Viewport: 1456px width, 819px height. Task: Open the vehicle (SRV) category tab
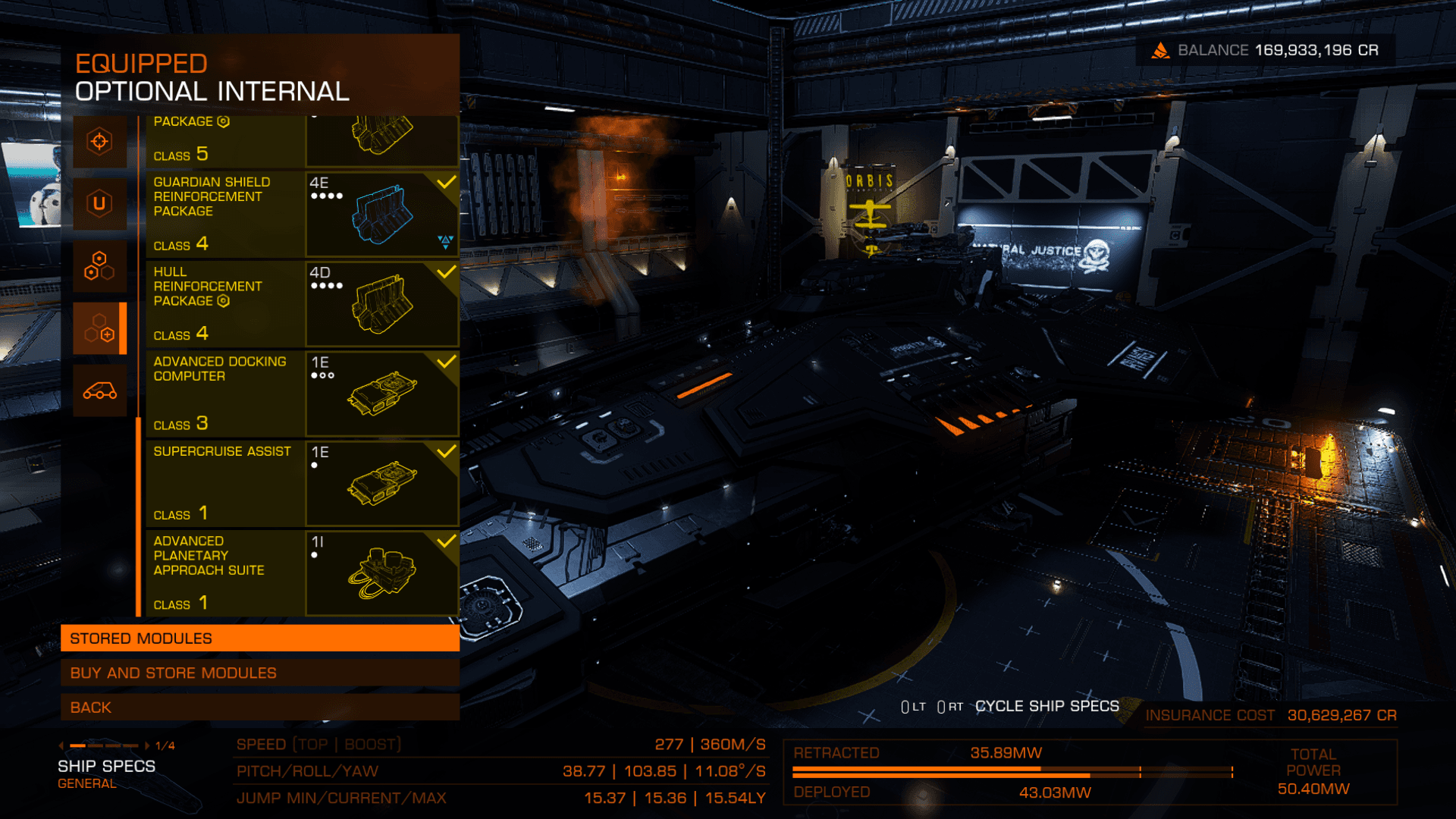[99, 391]
